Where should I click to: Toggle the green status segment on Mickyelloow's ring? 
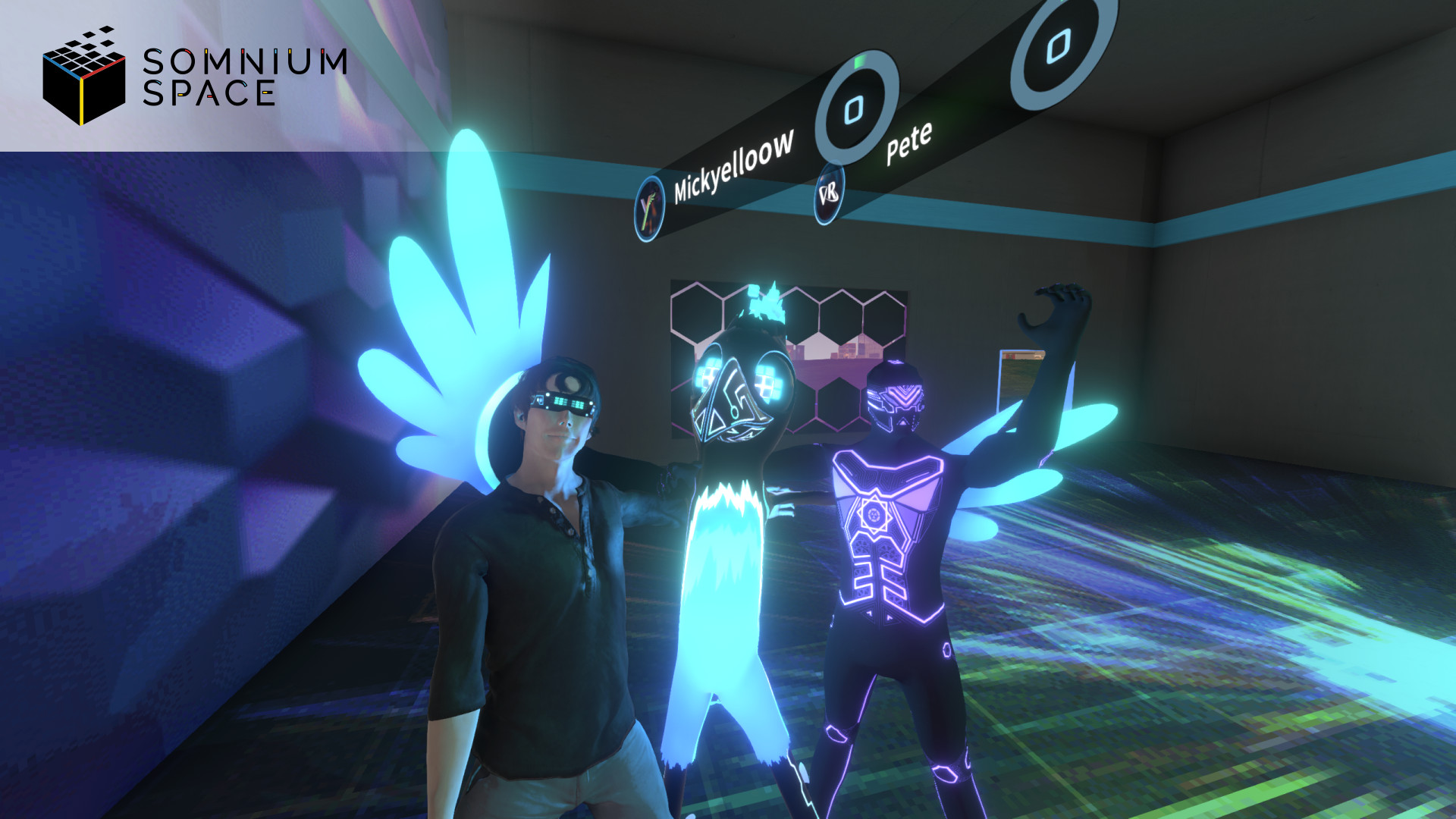pos(859,62)
